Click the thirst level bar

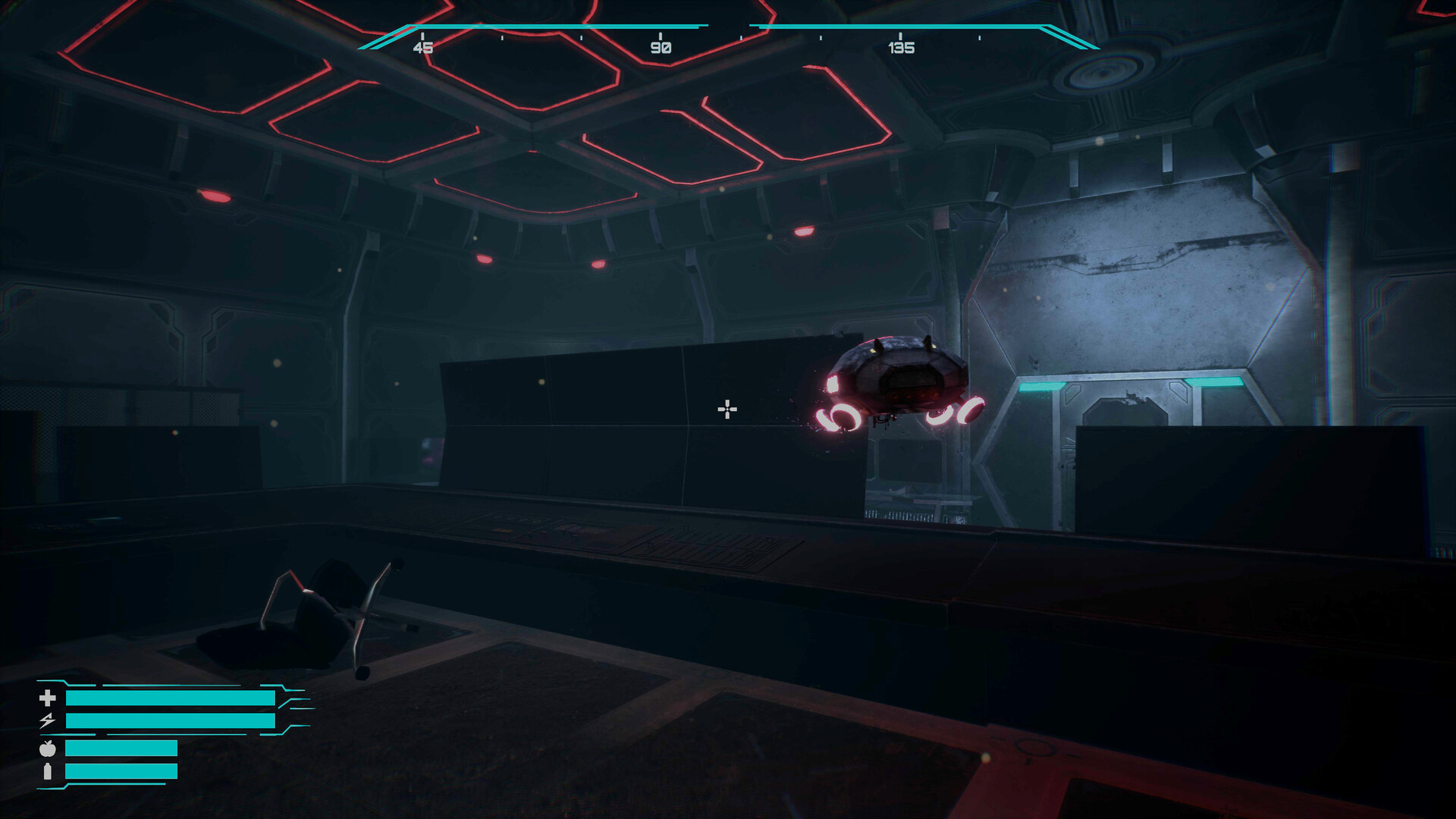click(x=119, y=770)
